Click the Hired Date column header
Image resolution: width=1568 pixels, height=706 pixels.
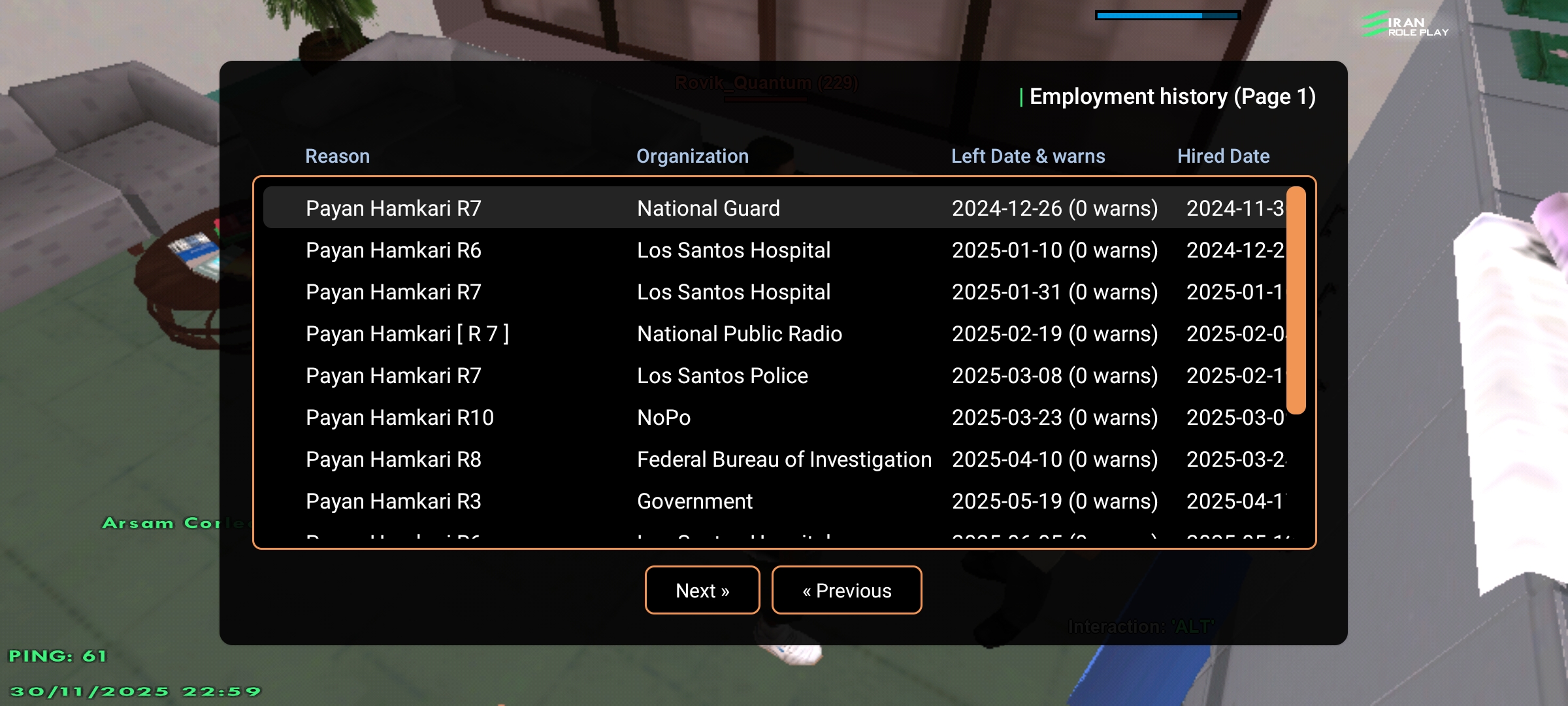tap(1223, 156)
